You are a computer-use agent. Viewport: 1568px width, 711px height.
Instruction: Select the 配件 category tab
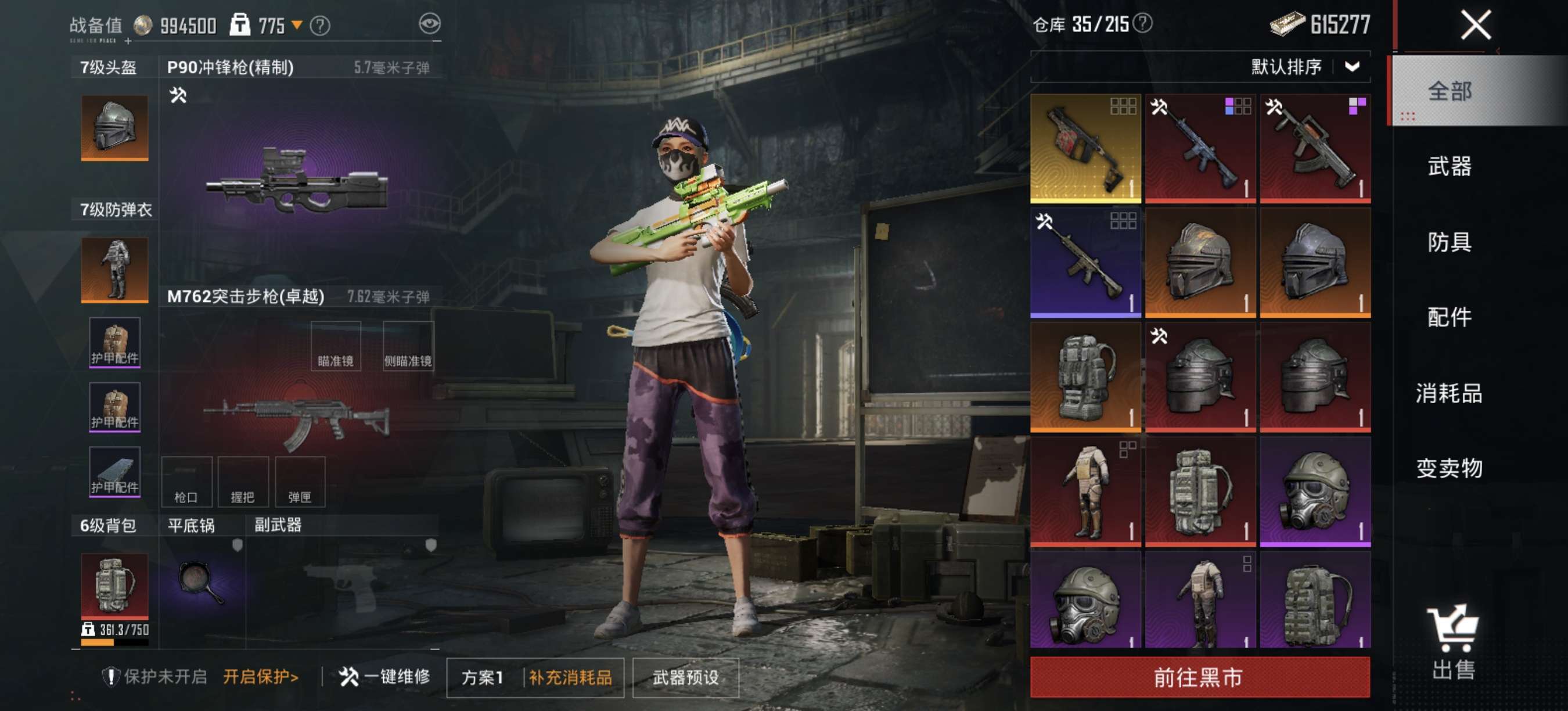click(1450, 317)
